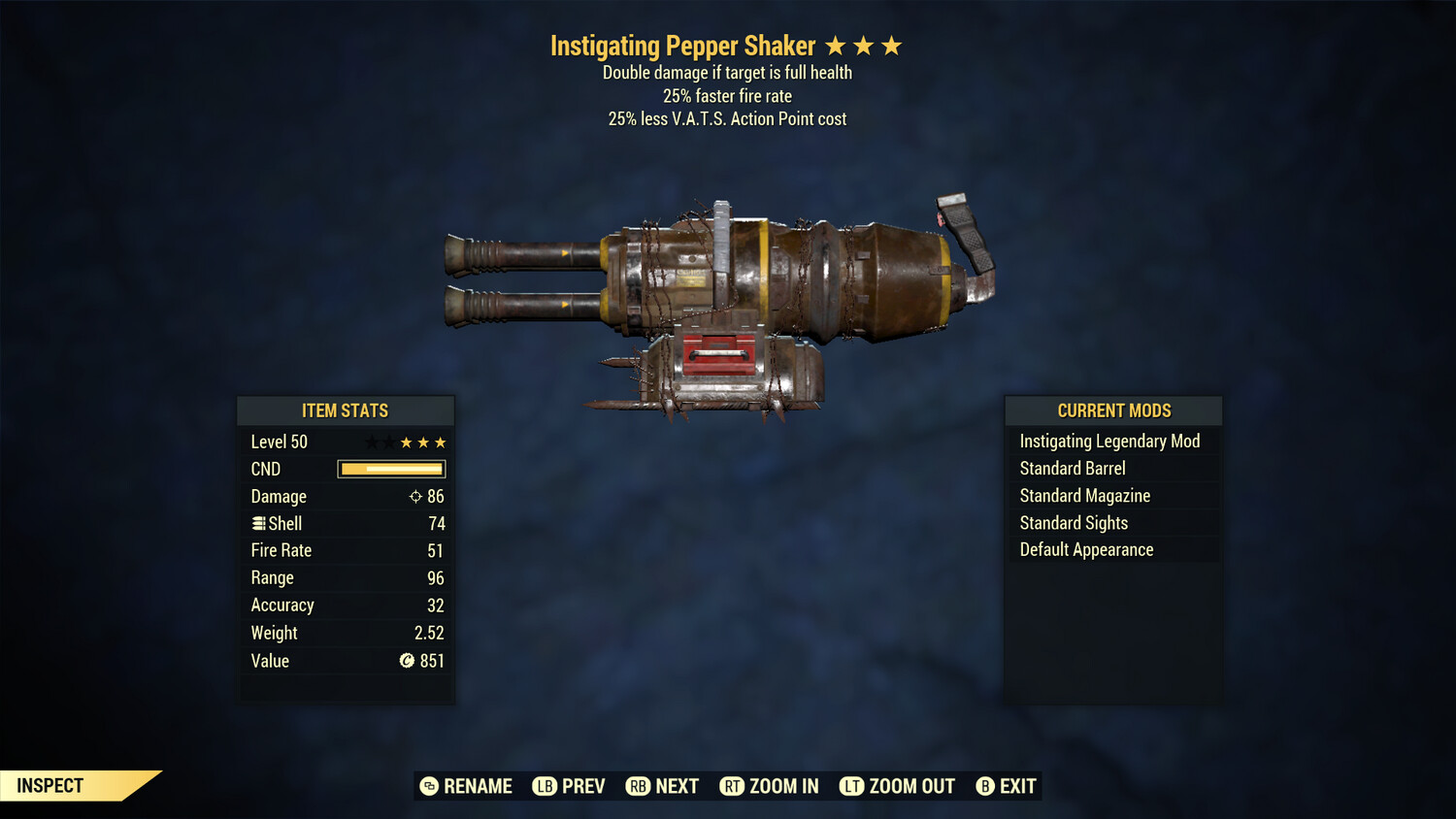Click the LB button icon for Prev
The image size is (1456, 819).
click(x=546, y=786)
